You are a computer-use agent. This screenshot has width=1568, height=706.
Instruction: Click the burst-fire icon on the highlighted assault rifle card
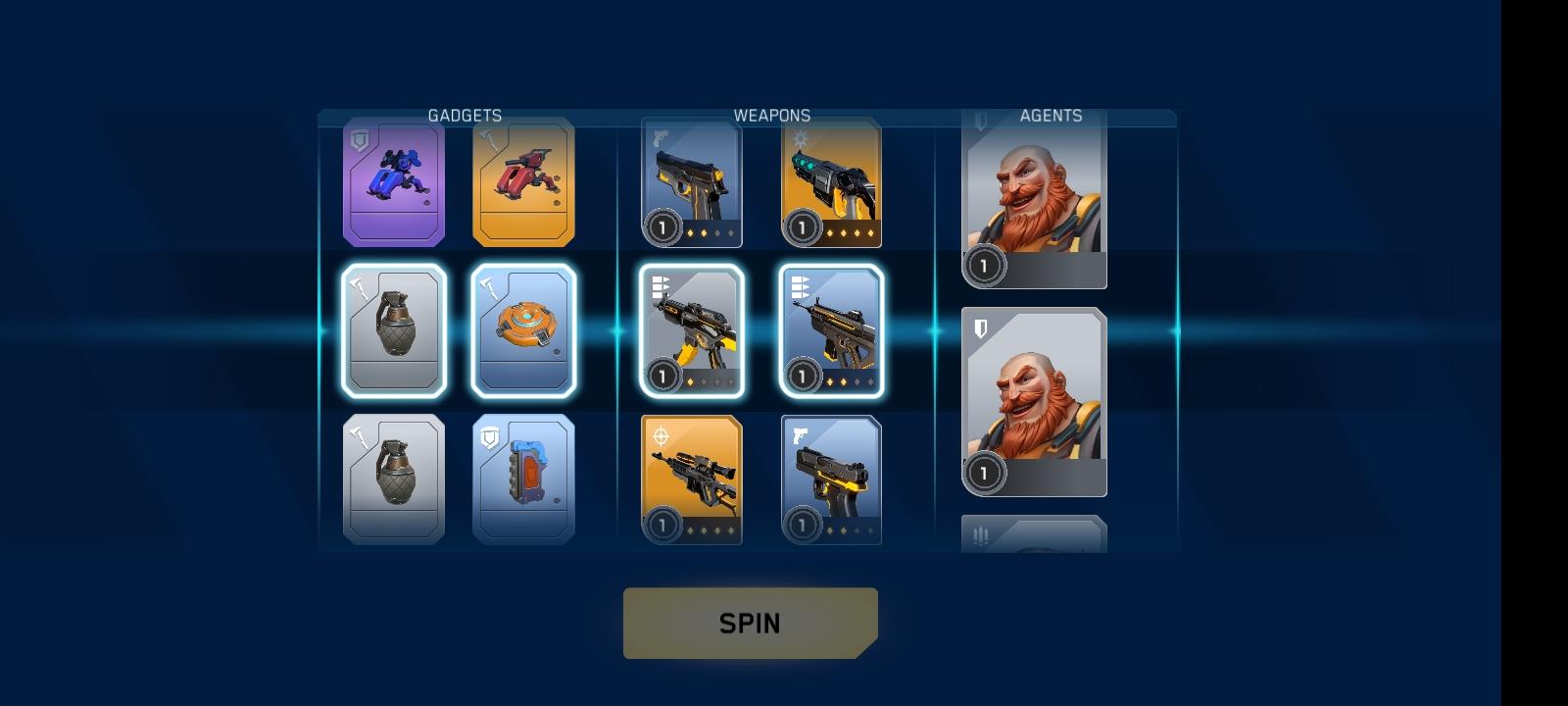pos(659,284)
